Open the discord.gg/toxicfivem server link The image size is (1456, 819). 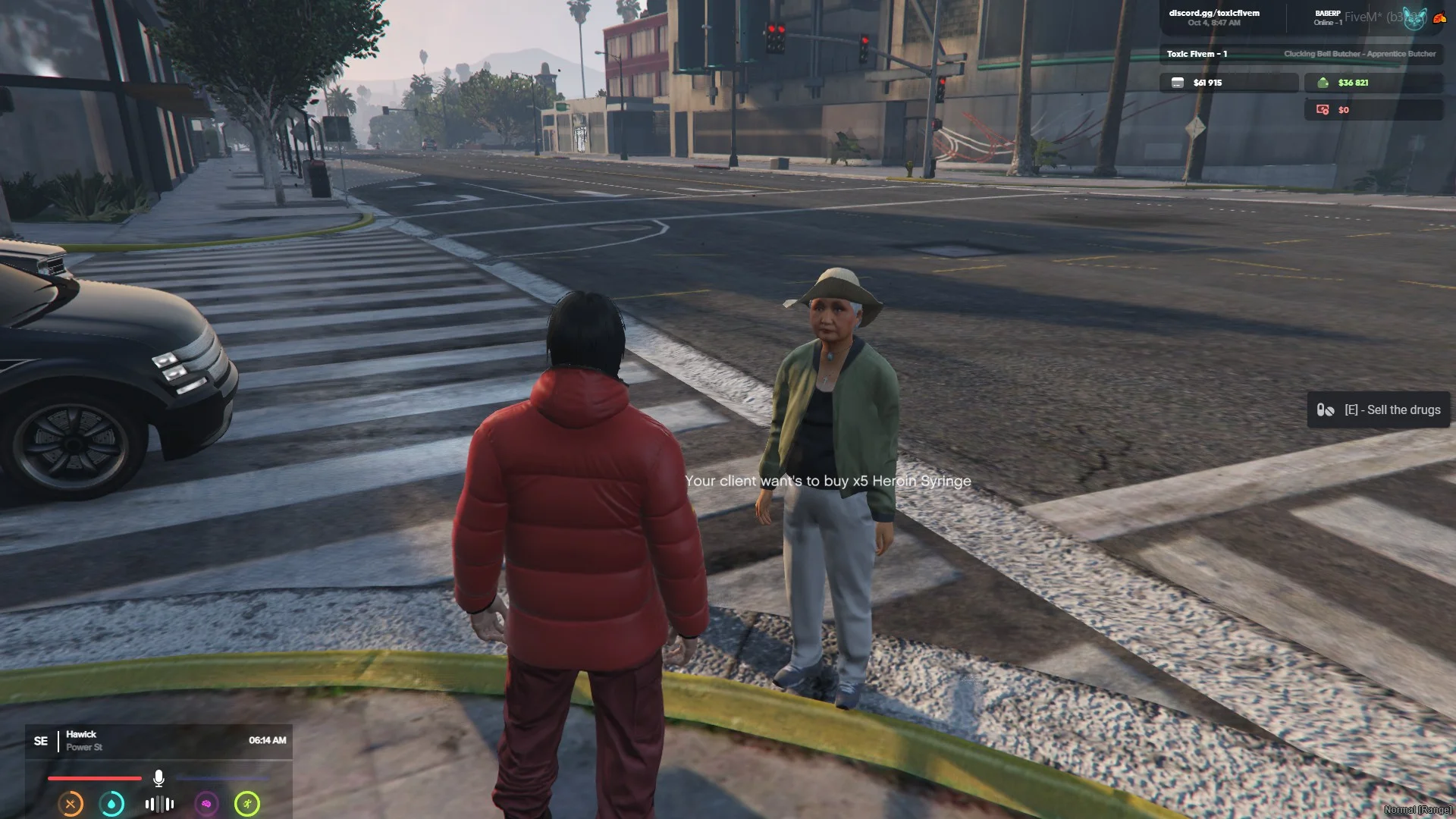[x=1213, y=13]
